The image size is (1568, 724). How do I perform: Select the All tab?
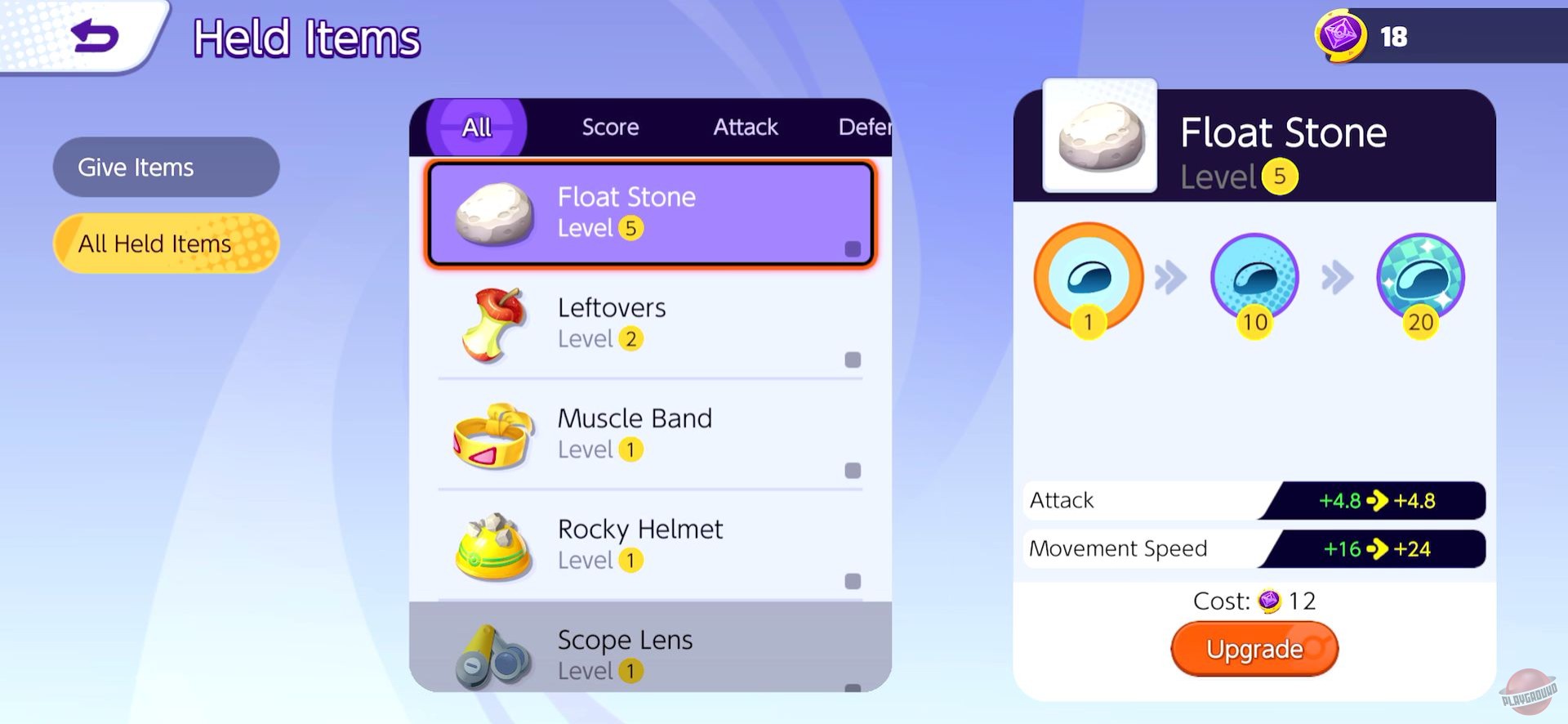coord(475,127)
